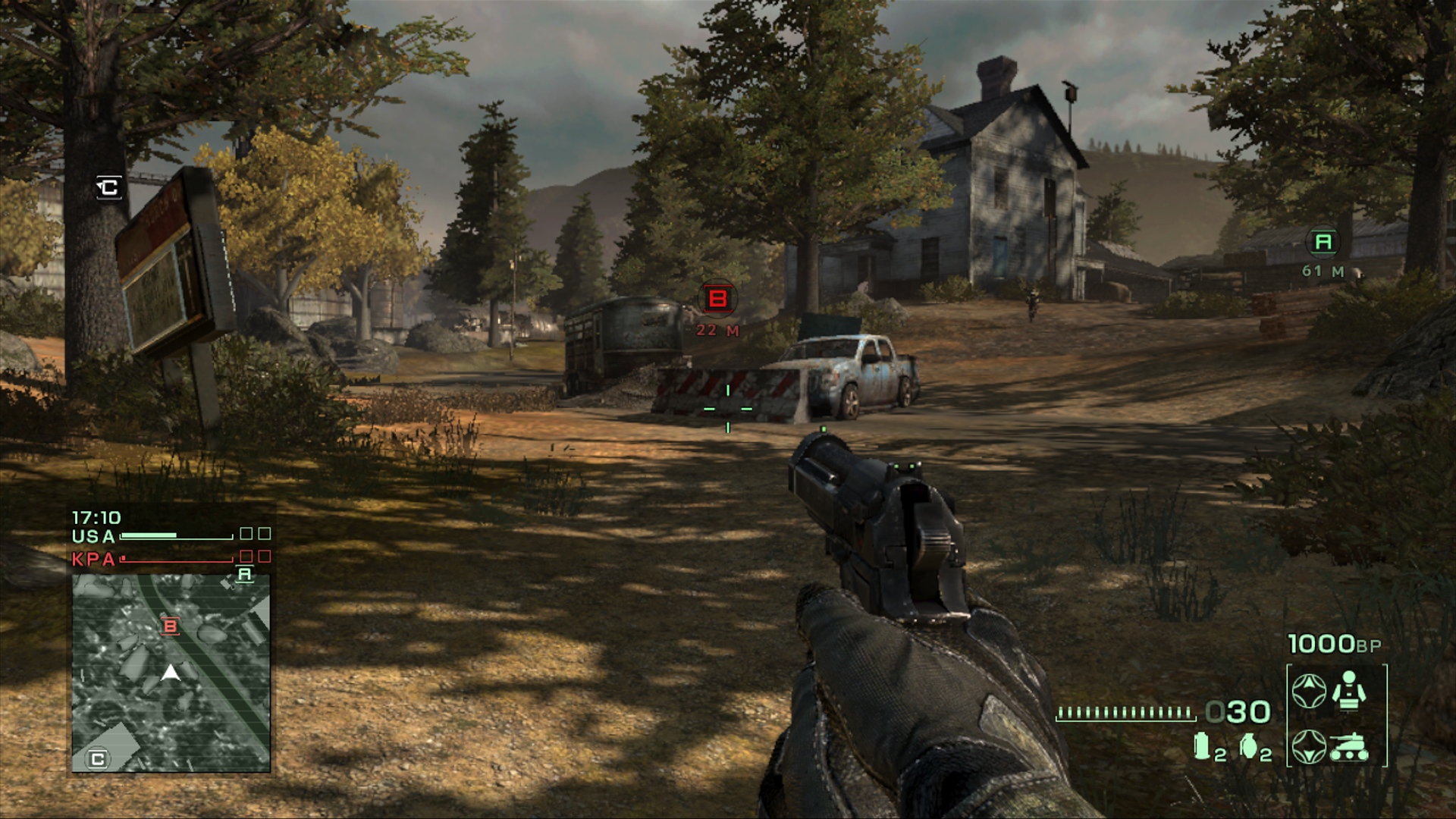Click the C marker on the minimap

pyautogui.click(x=98, y=758)
